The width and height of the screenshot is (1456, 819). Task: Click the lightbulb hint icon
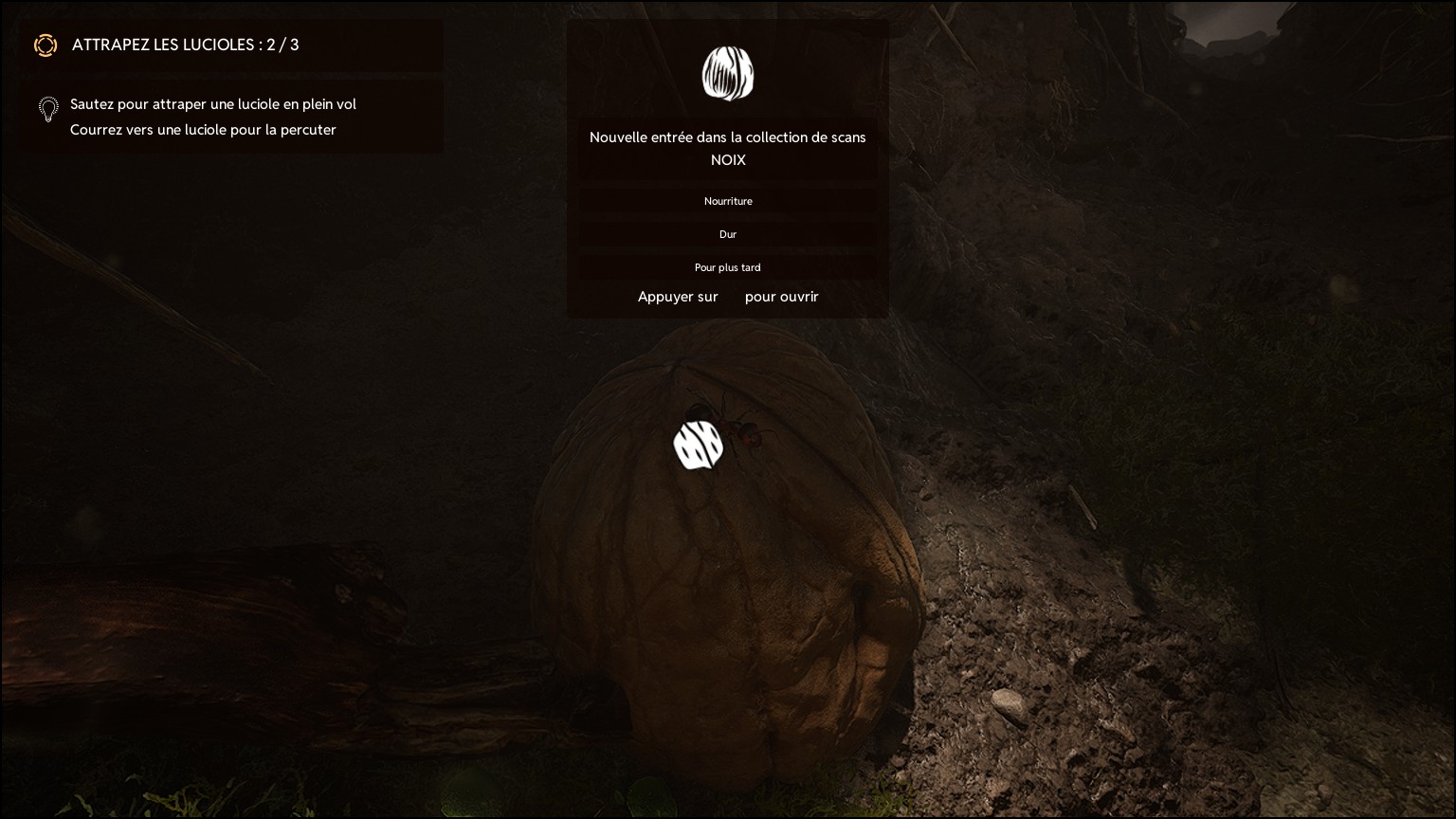click(48, 109)
